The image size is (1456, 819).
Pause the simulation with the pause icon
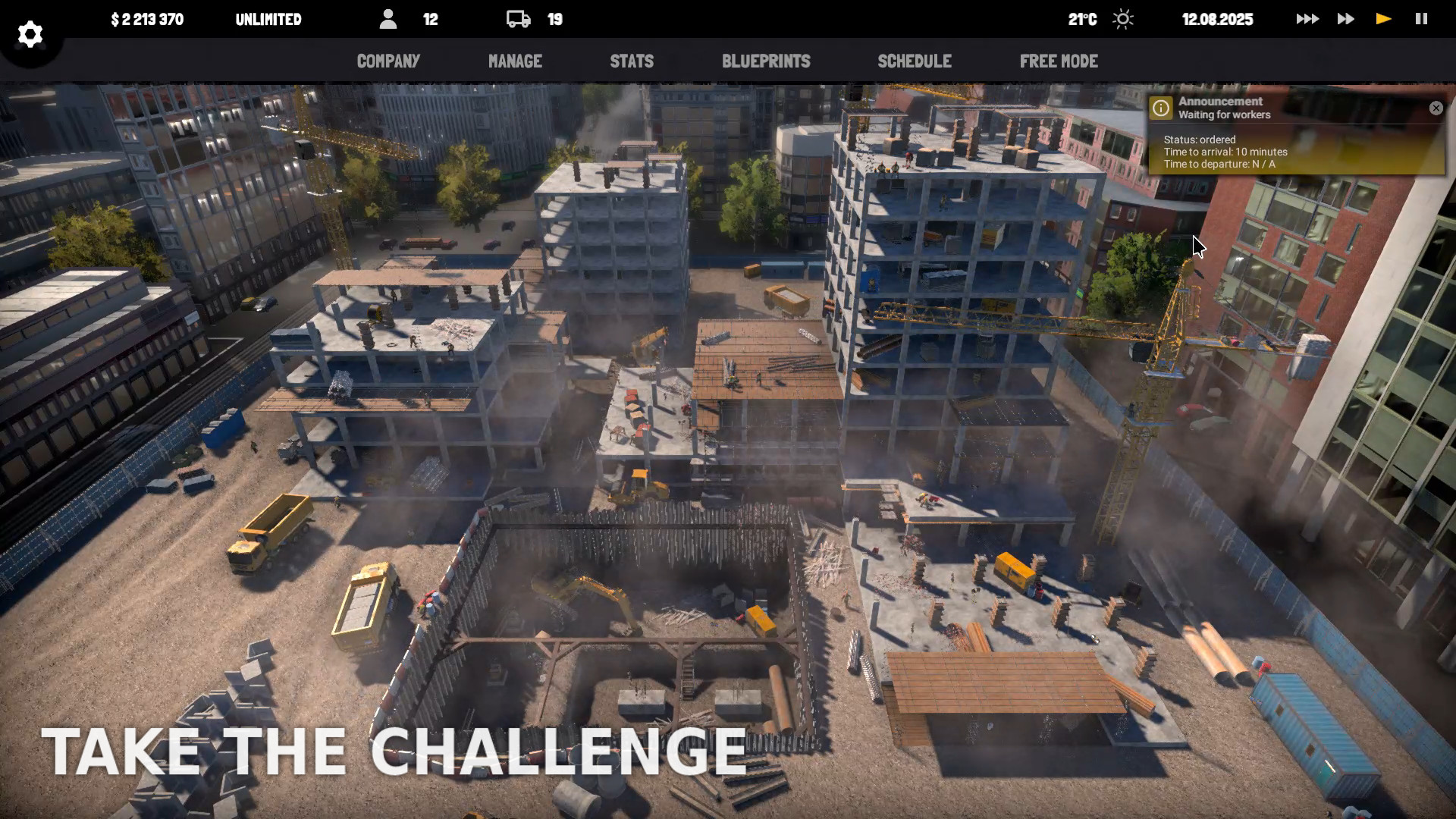tap(1420, 18)
